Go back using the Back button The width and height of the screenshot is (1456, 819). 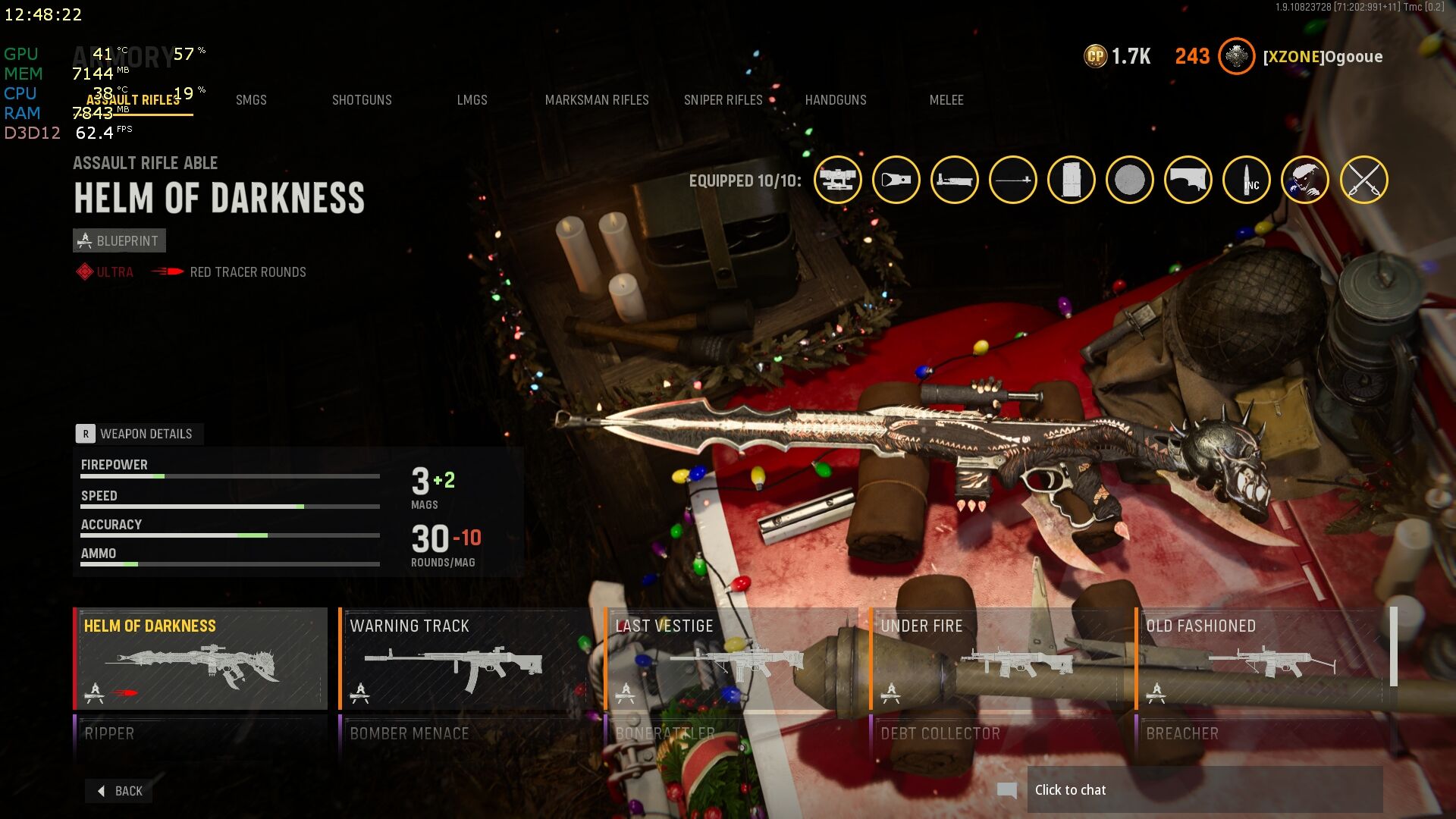[x=120, y=791]
